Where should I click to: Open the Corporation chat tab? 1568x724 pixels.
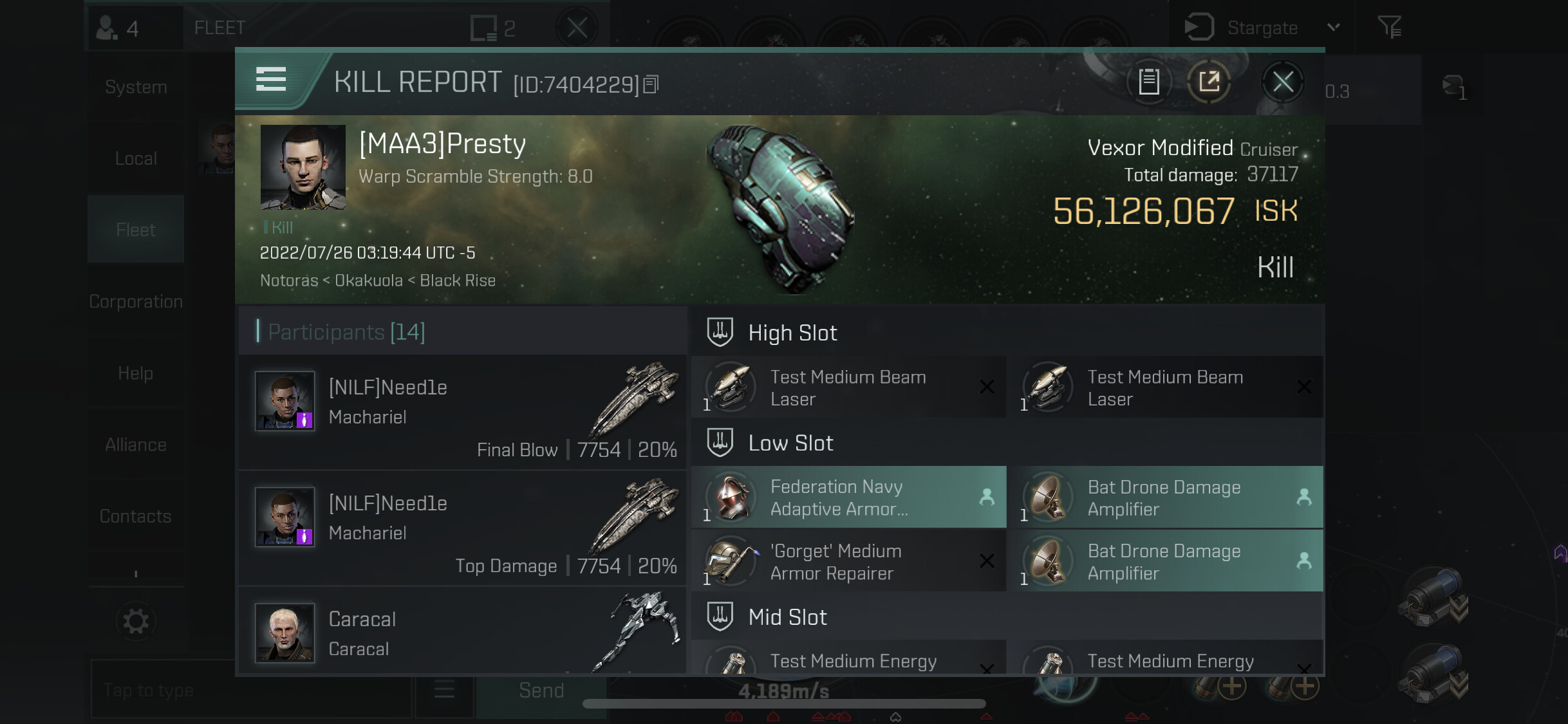click(136, 301)
